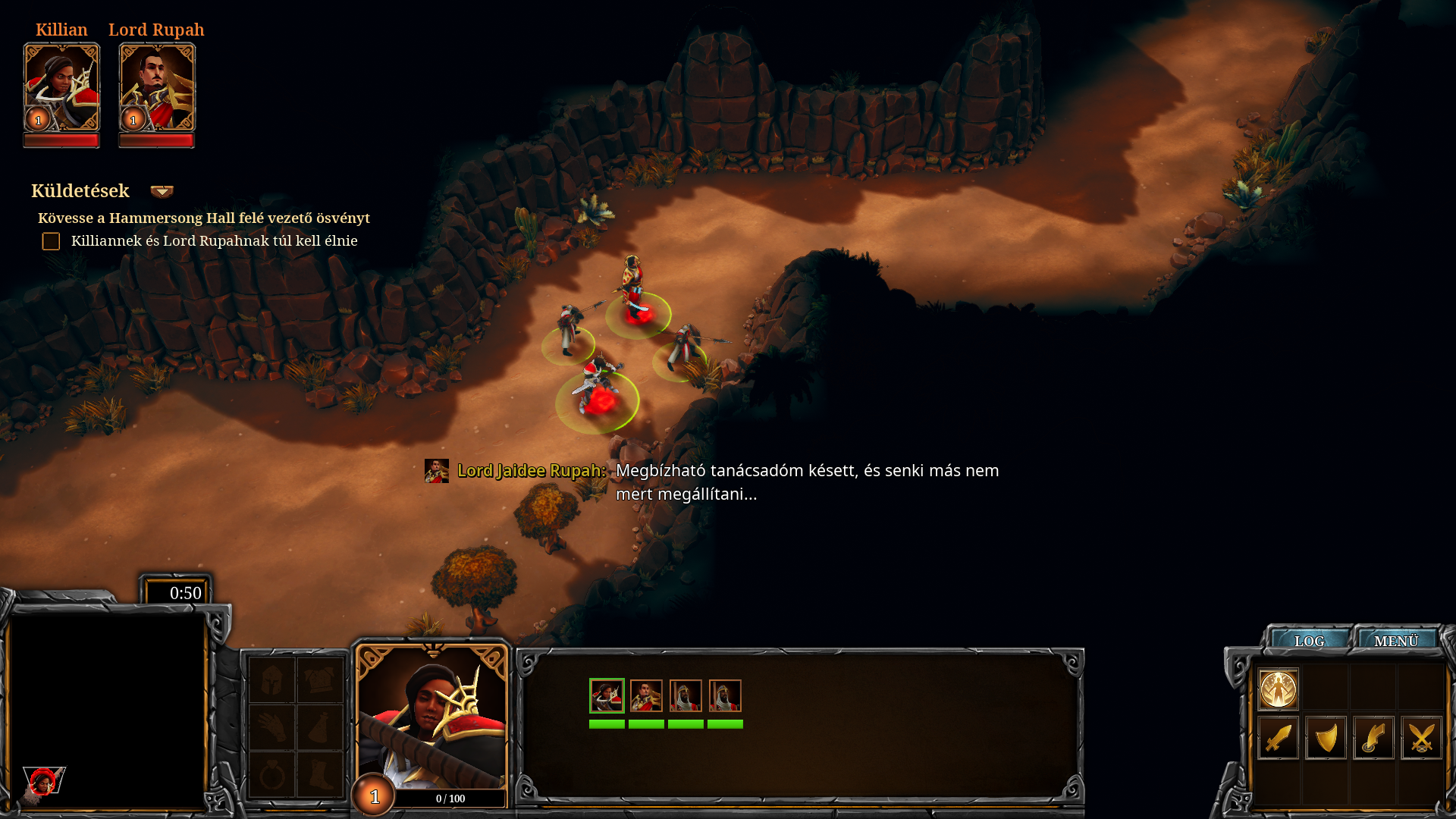Choose the golden sword attack command
This screenshot has width=1456, height=819.
click(1279, 737)
